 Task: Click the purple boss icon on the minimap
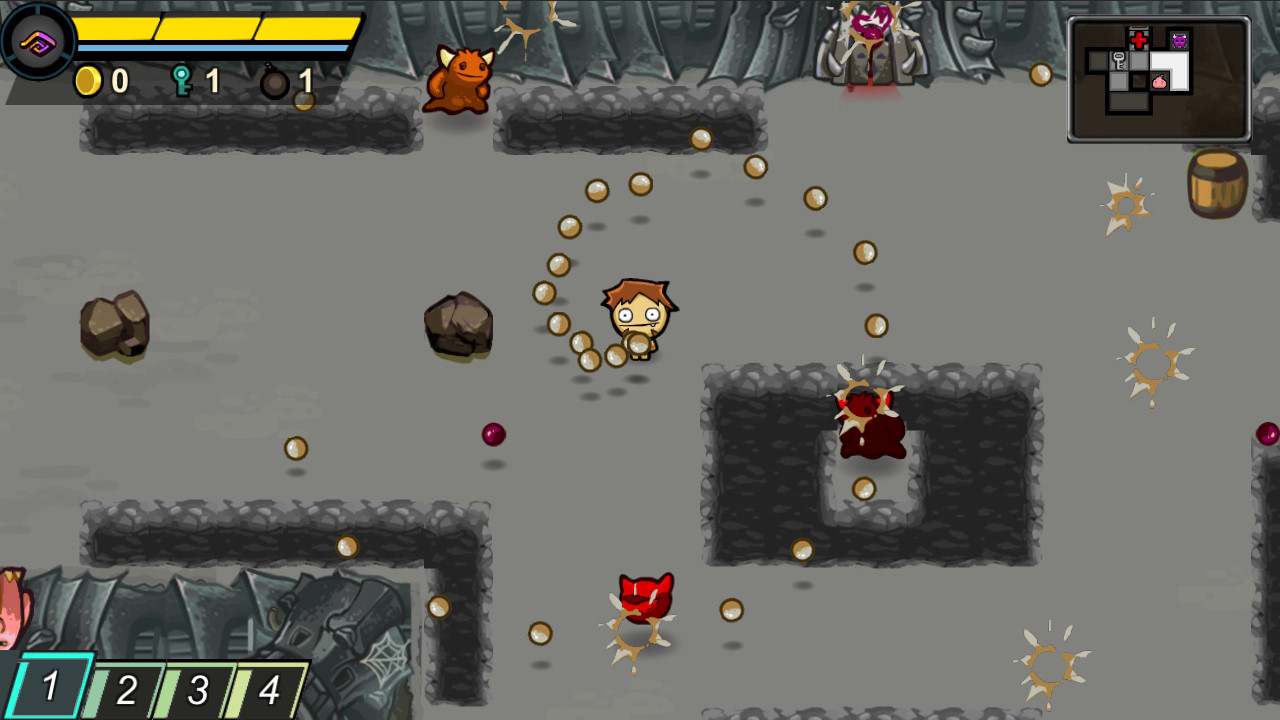[1178, 40]
